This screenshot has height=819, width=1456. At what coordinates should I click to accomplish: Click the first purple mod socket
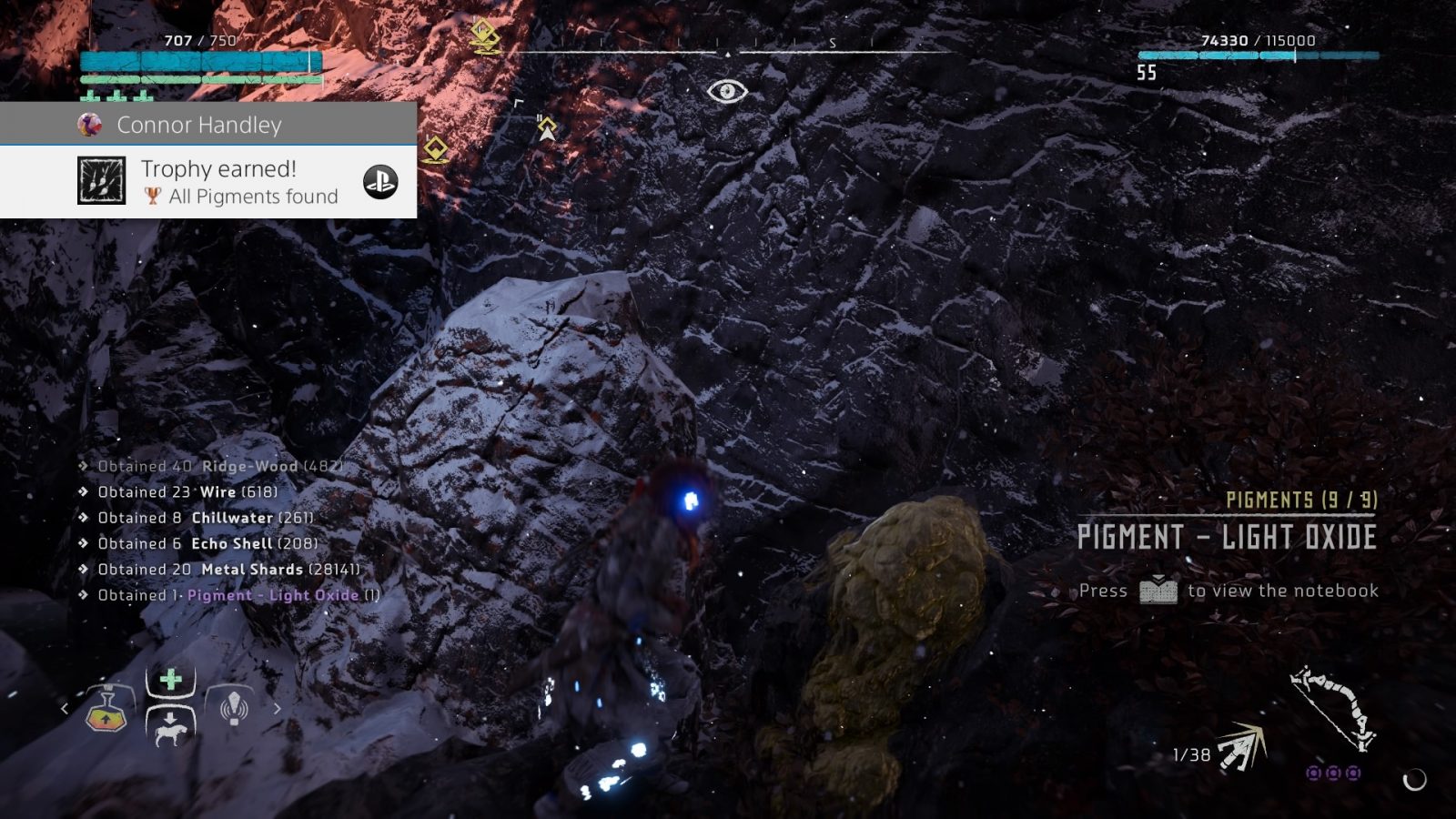[x=1313, y=773]
